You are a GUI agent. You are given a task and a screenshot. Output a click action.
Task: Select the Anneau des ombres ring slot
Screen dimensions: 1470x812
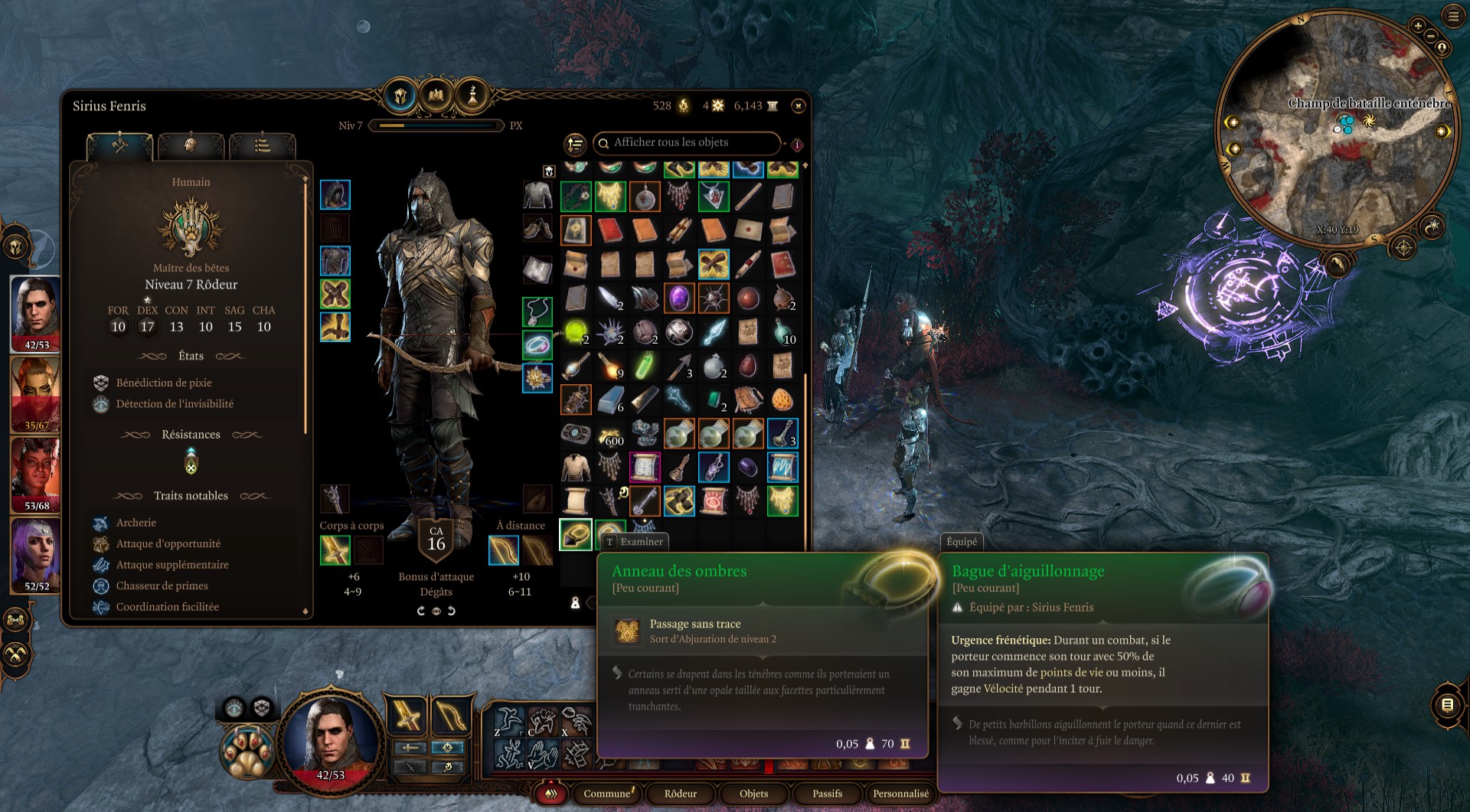tap(576, 534)
